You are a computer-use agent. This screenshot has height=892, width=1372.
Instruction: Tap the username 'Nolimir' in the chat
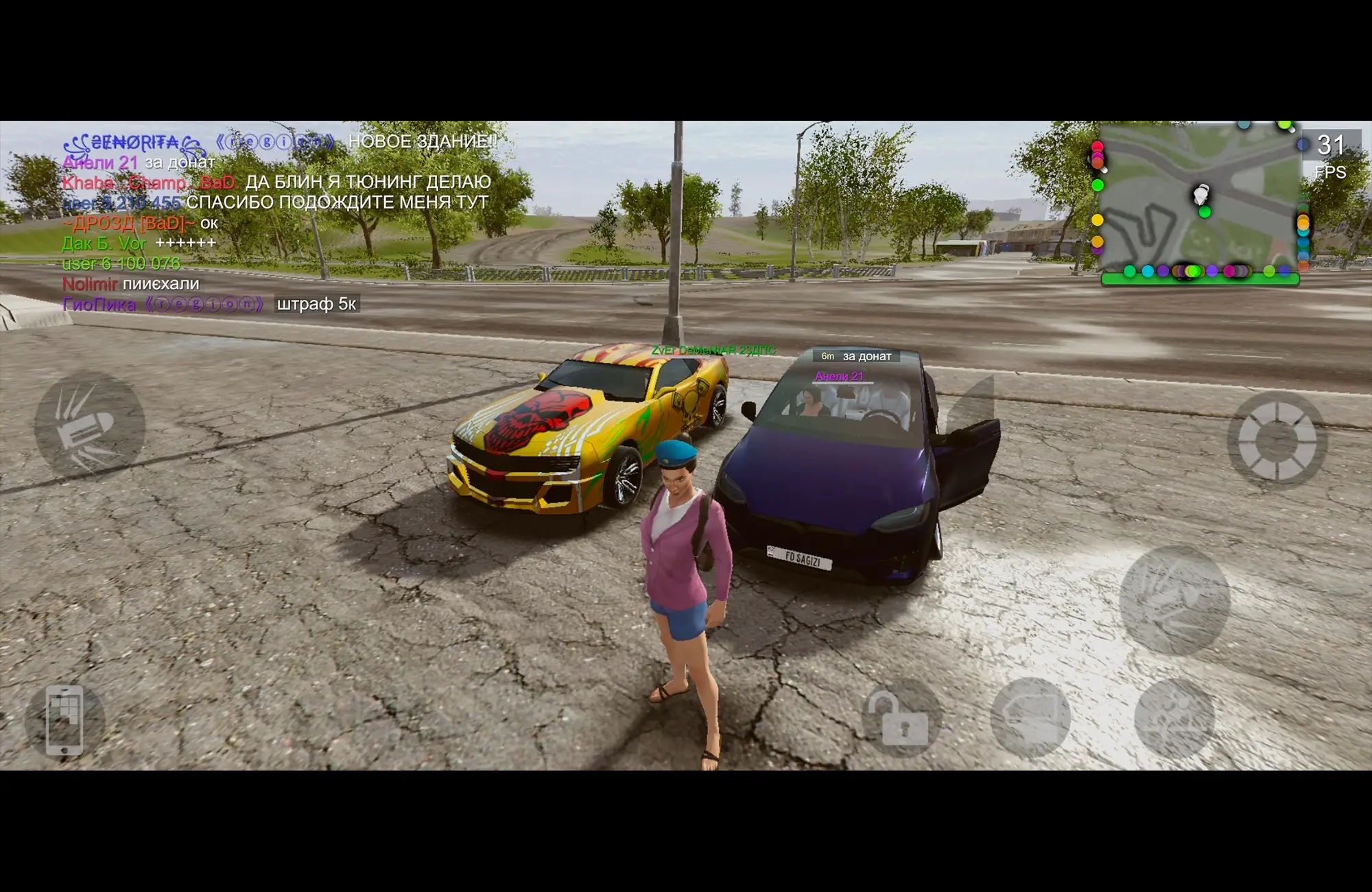91,284
